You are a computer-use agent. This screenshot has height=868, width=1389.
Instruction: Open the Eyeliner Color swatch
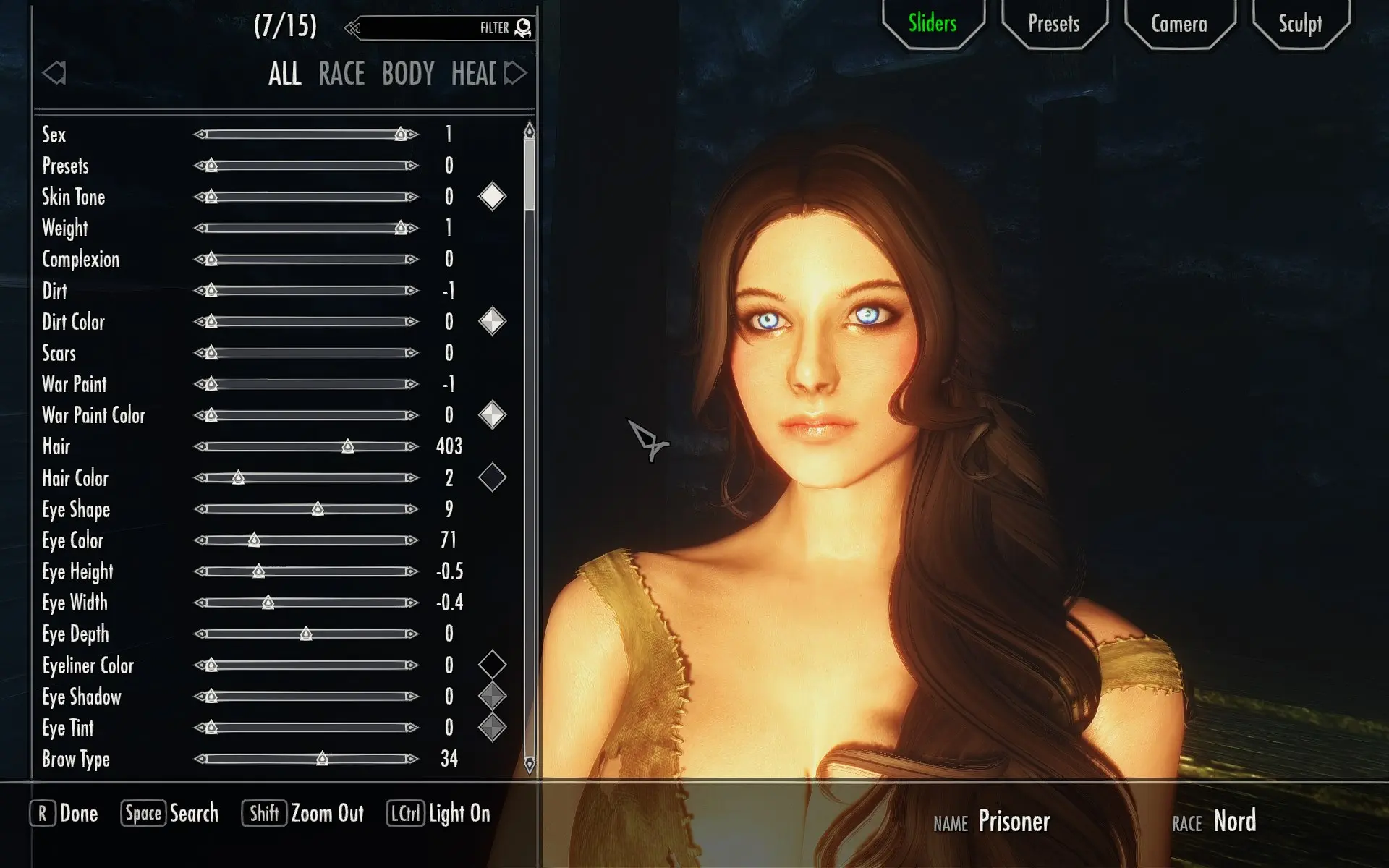point(493,665)
